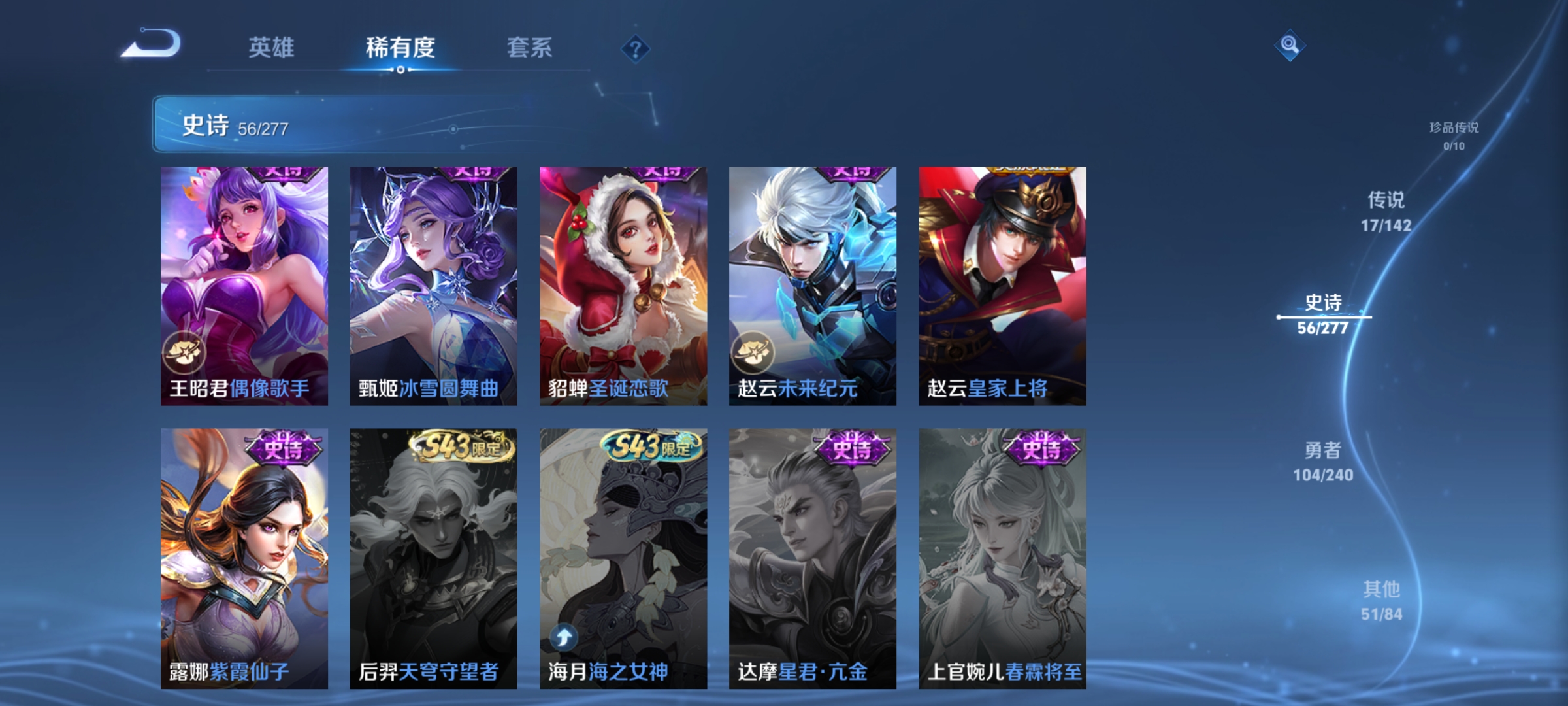Open the search icon at top right
1568x706 pixels.
tap(1290, 46)
